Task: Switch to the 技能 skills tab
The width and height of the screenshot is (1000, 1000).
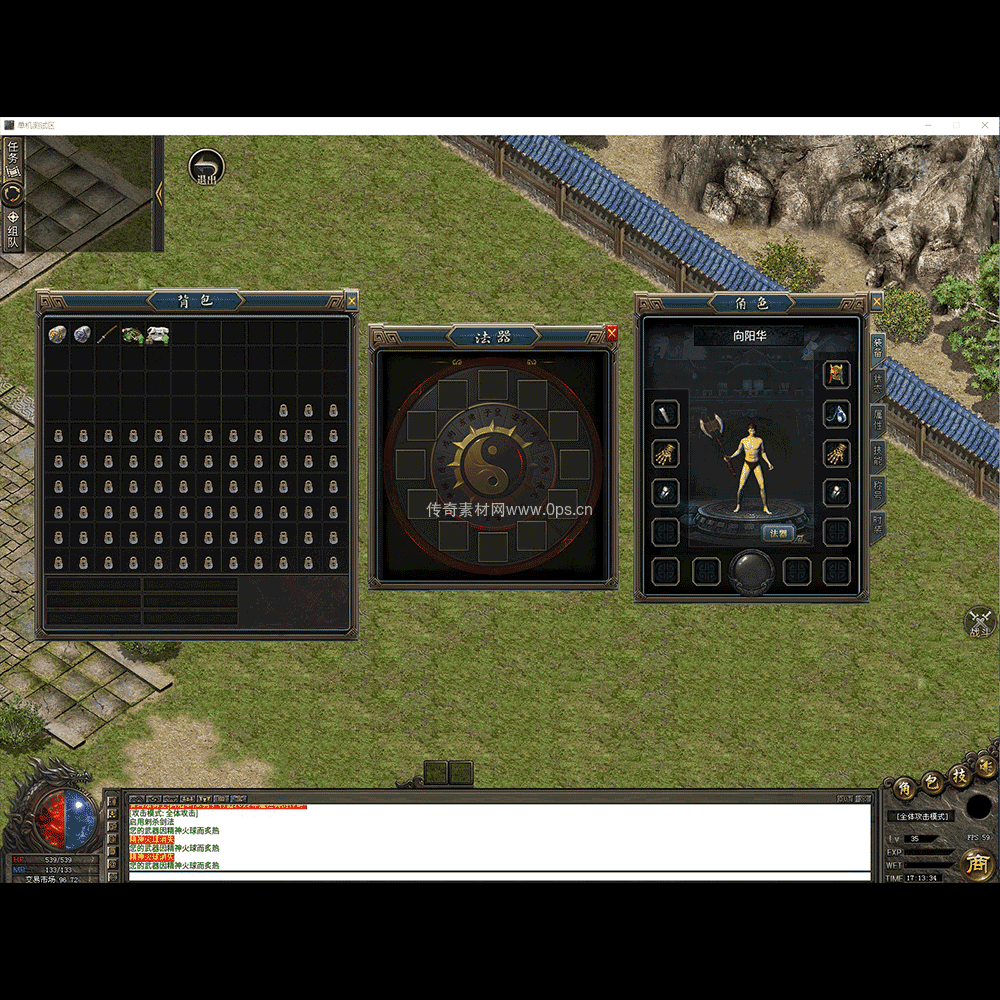Action: click(x=878, y=456)
